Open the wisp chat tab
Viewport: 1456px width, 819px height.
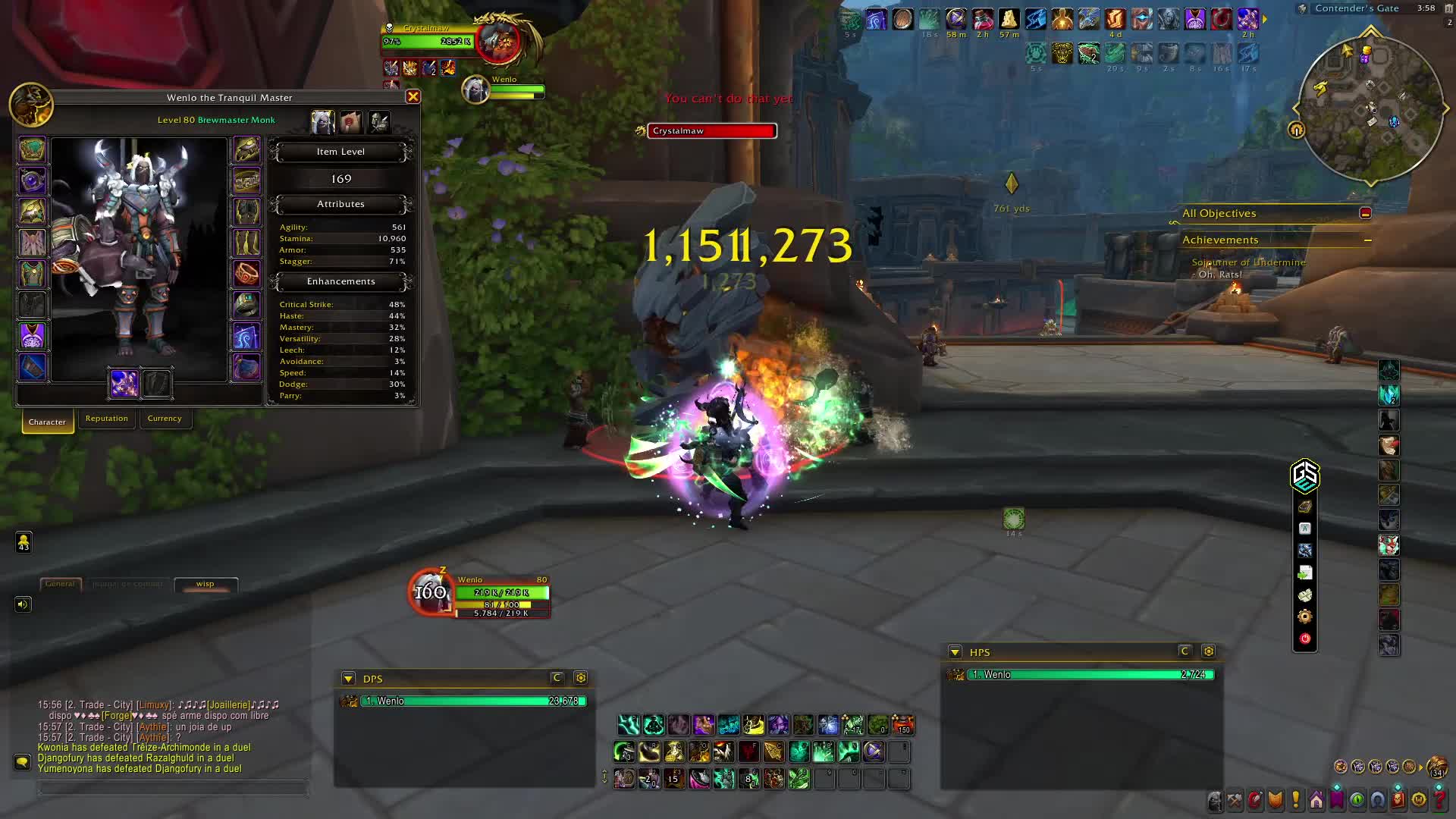click(x=206, y=584)
